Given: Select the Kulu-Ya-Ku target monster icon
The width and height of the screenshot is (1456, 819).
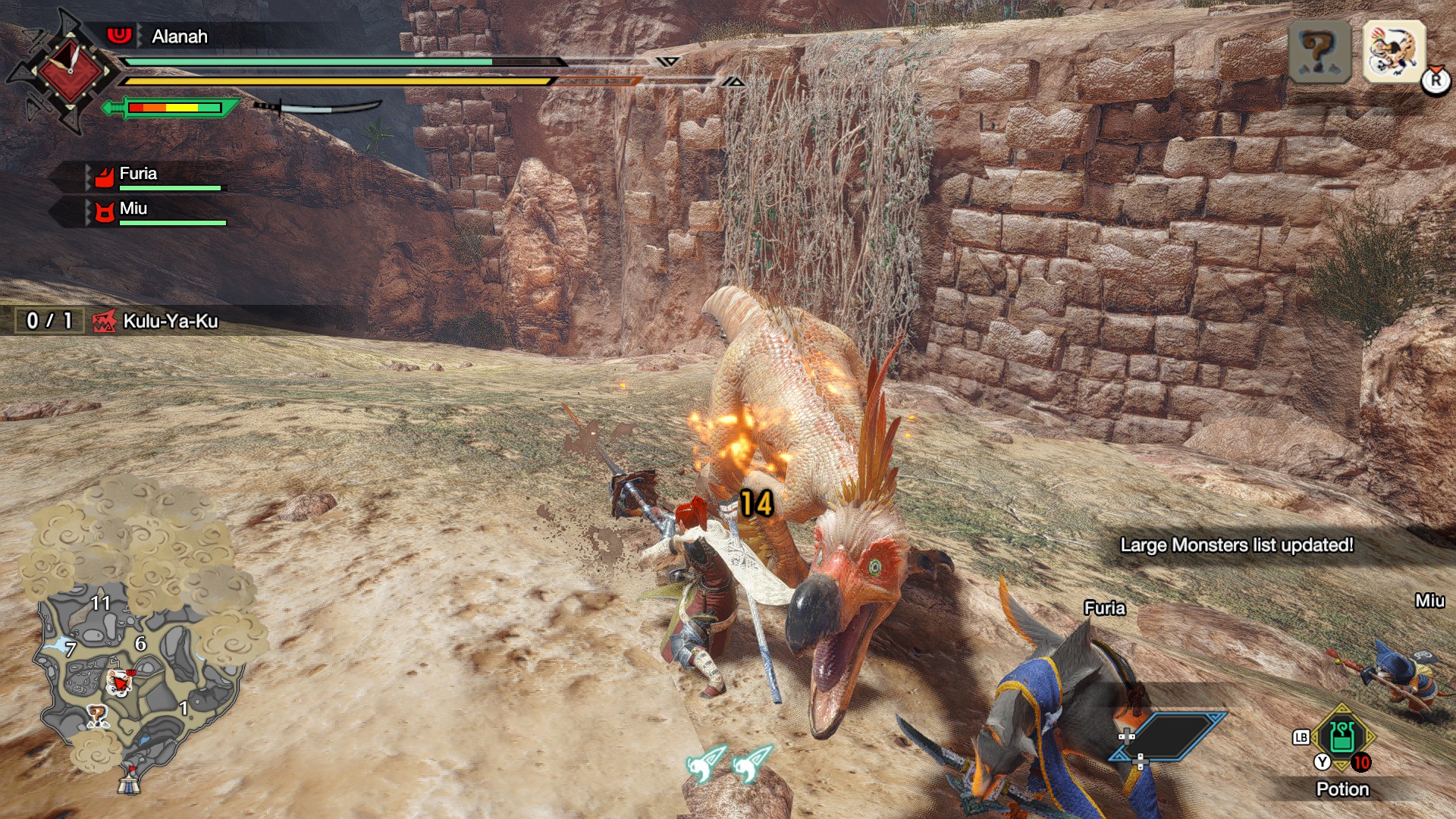Looking at the screenshot, I should [x=1394, y=52].
